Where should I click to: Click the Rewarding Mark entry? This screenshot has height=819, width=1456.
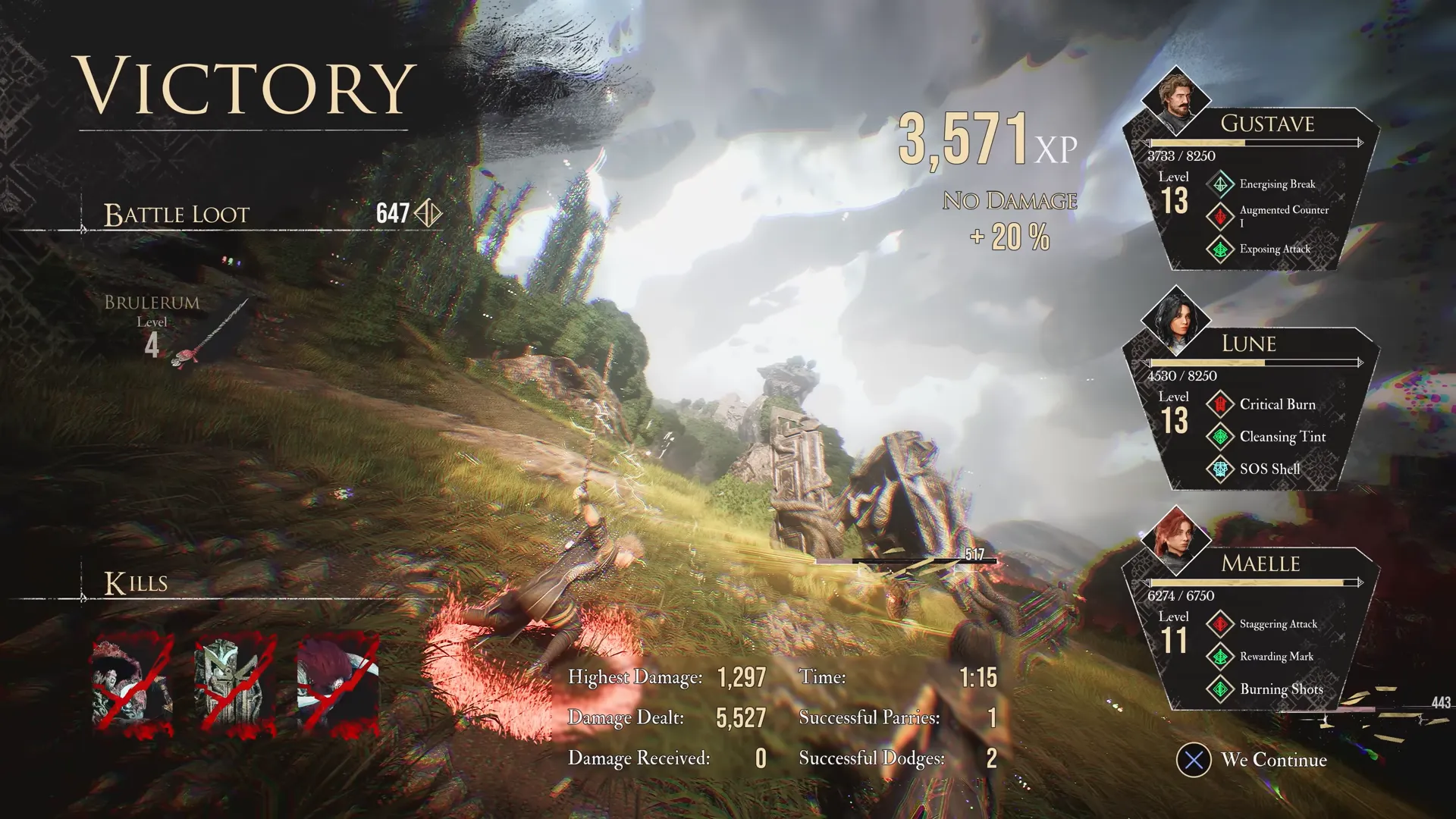[x=1276, y=657]
